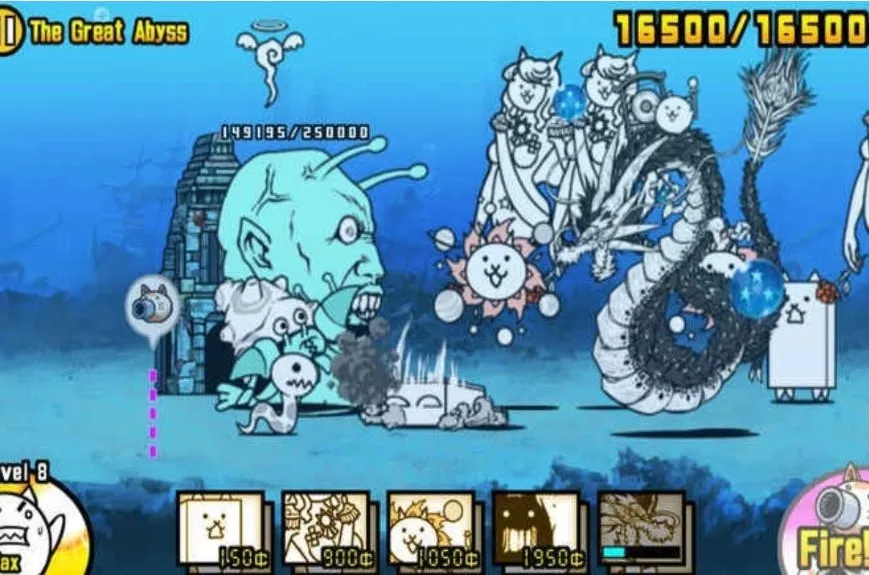Deploy the 1950¢ dark cat unit
The height and width of the screenshot is (575, 869).
[x=537, y=529]
